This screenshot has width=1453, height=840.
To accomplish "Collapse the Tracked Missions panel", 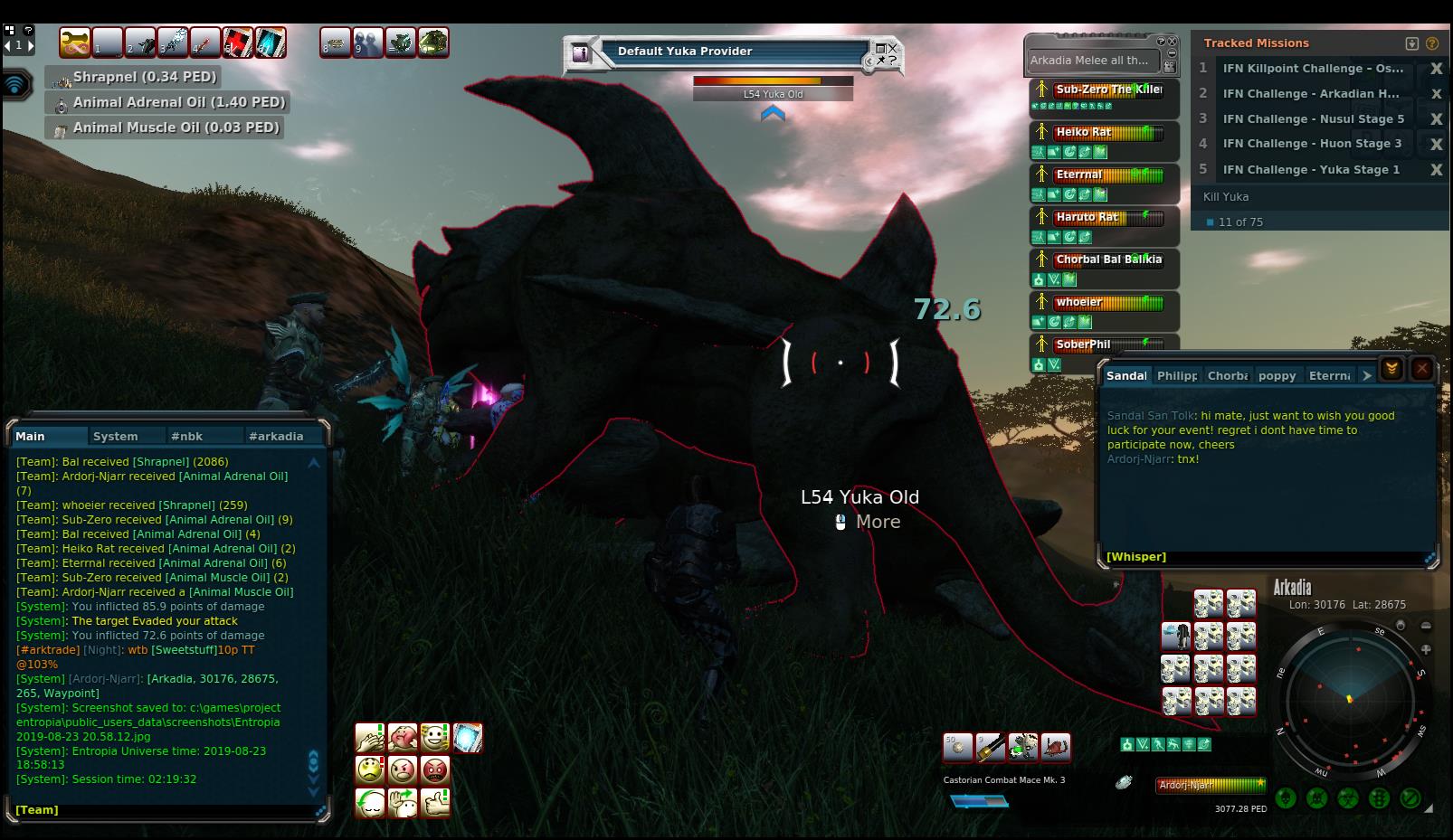I will [x=1411, y=43].
